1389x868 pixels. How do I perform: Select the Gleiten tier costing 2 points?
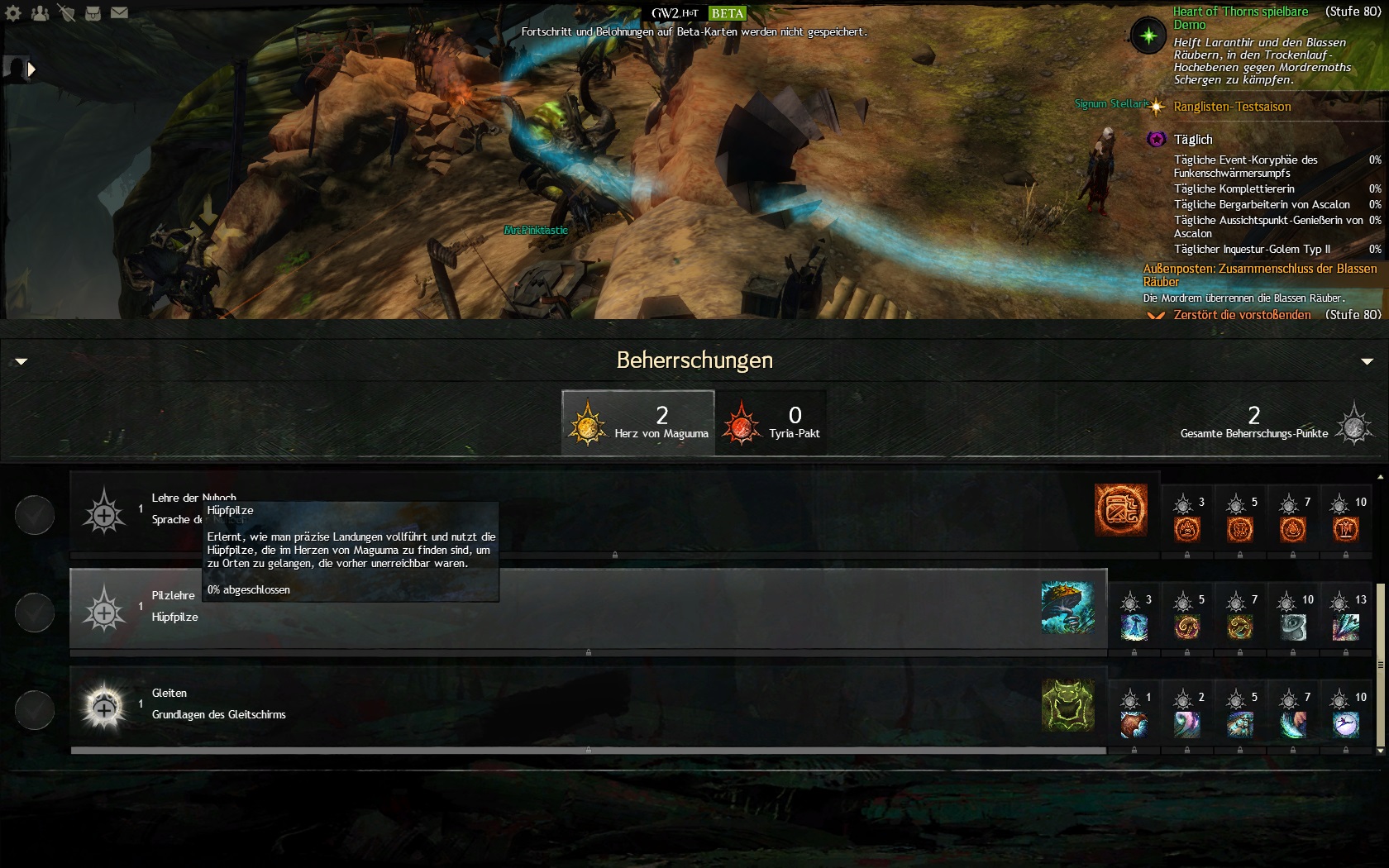coord(1187,715)
